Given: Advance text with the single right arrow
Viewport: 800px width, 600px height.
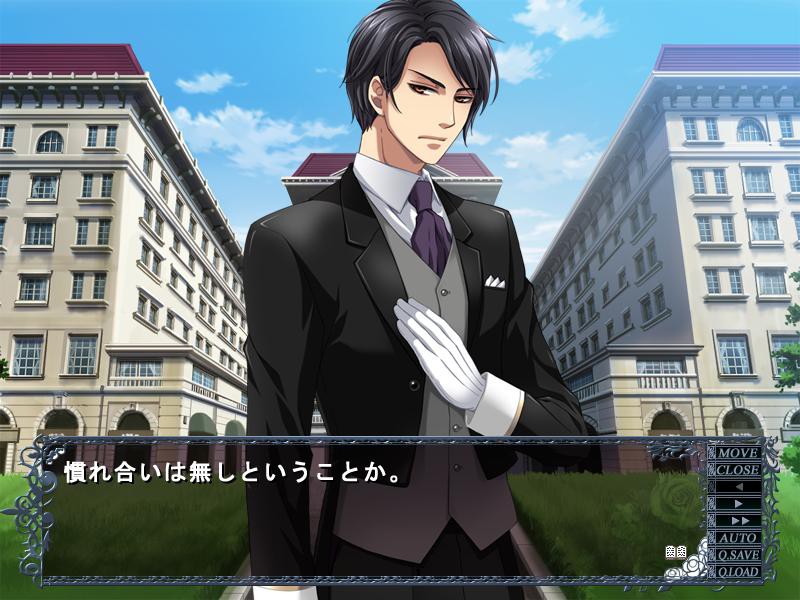Looking at the screenshot, I should click(737, 503).
